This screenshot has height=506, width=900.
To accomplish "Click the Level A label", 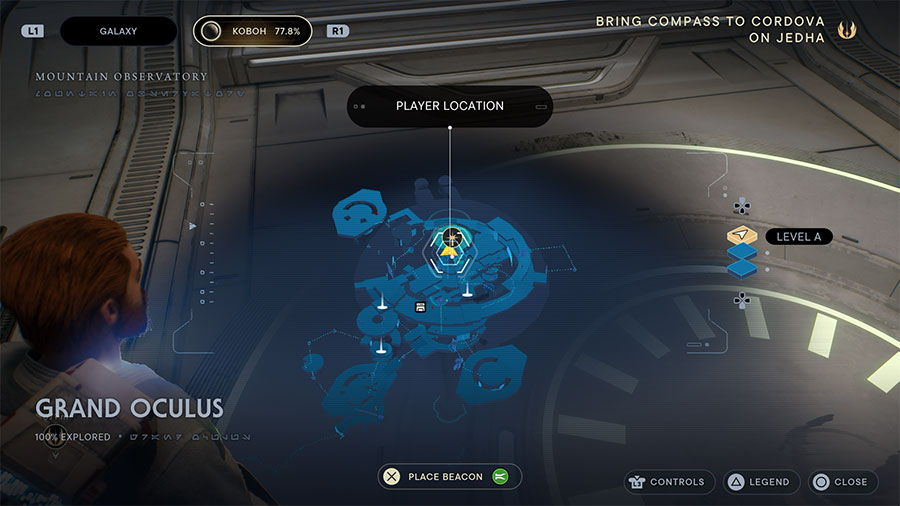I will coord(798,237).
